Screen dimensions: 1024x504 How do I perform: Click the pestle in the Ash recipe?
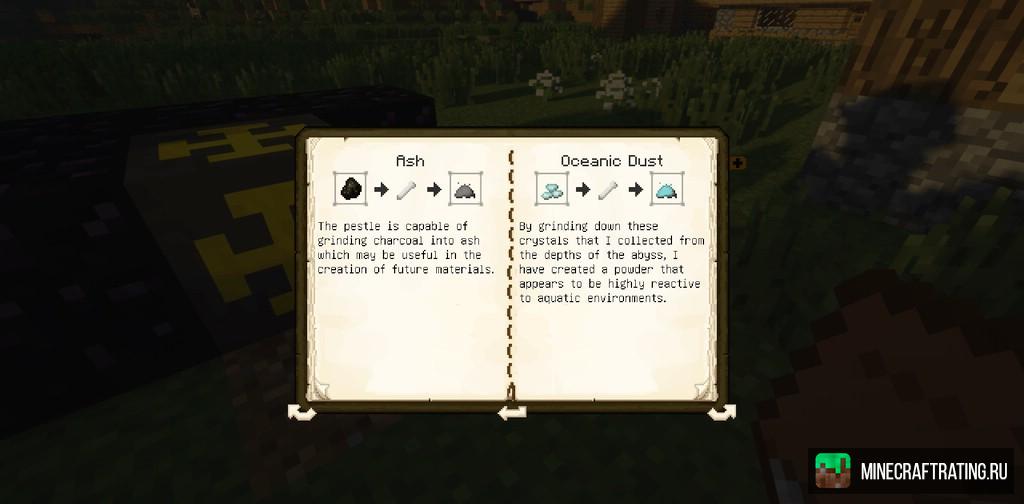coord(408,189)
